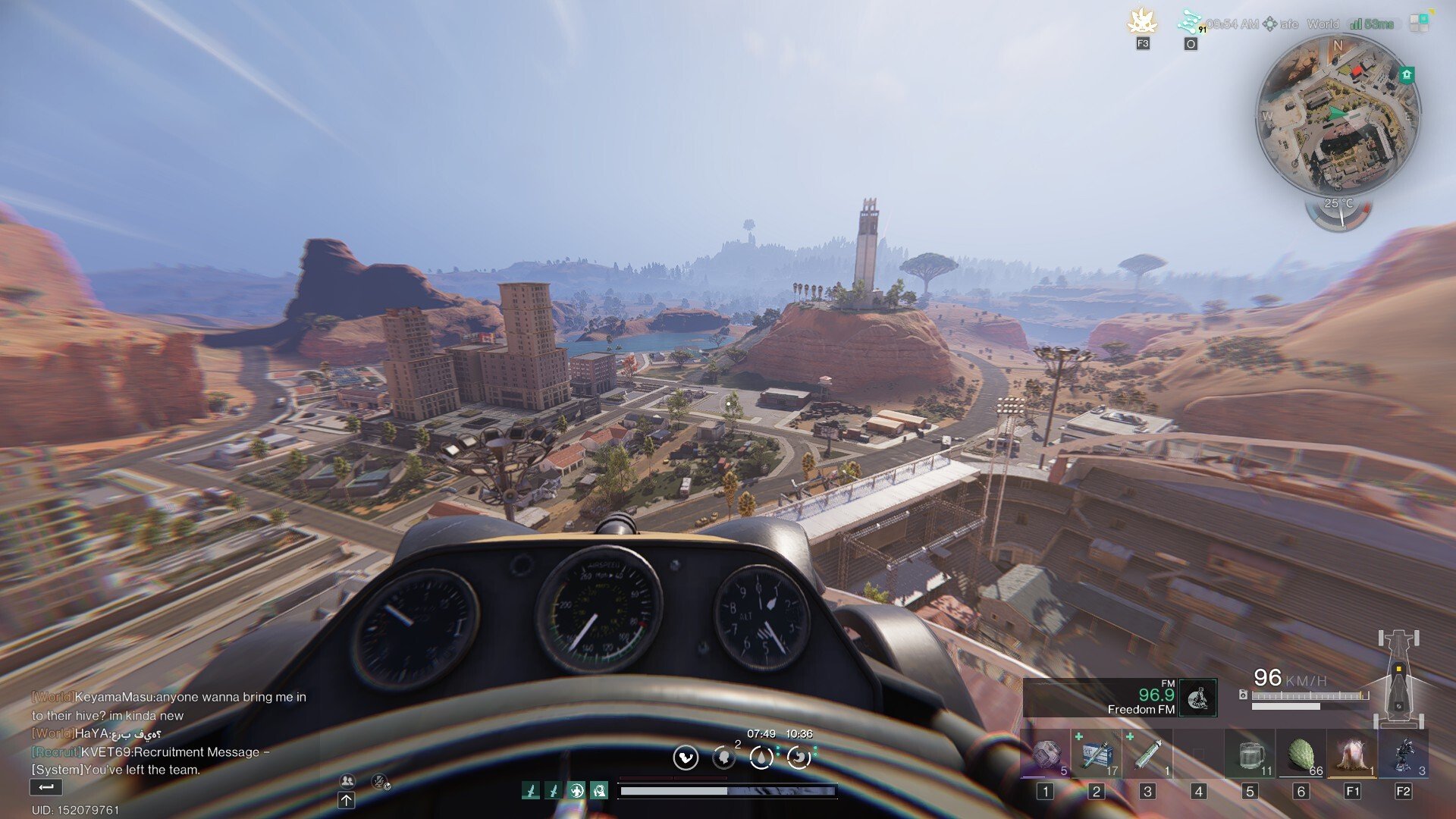Click the green home marker on minimap
This screenshot has width=1456, height=819.
pyautogui.click(x=1407, y=74)
